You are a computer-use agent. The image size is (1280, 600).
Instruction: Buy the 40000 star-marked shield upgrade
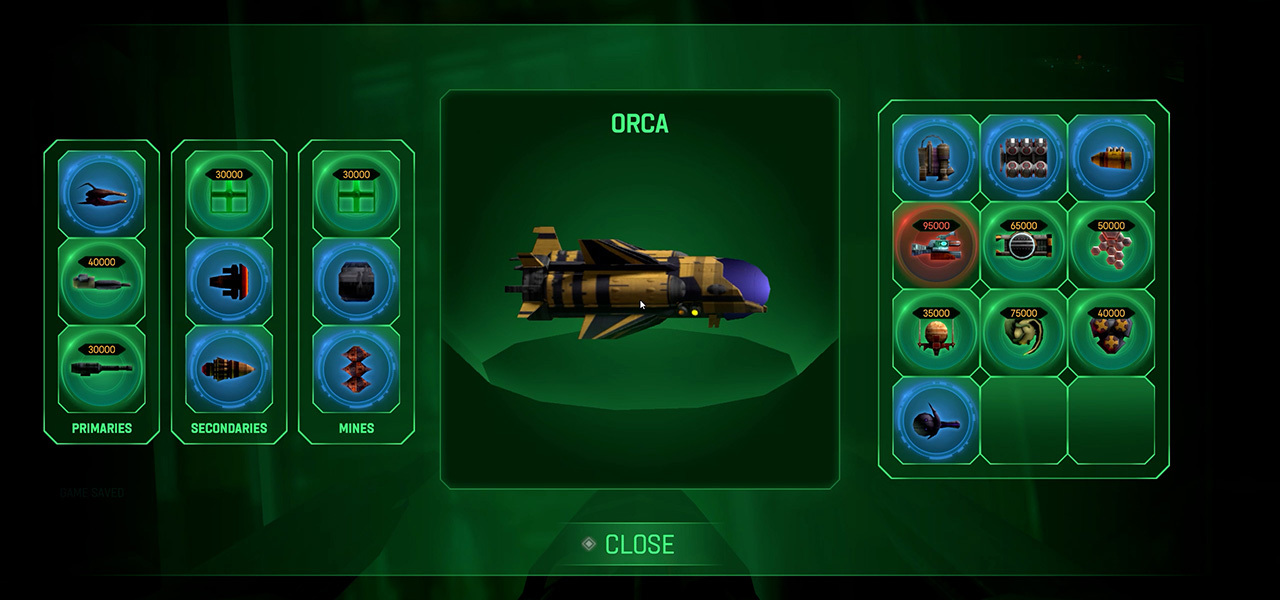tap(1111, 333)
